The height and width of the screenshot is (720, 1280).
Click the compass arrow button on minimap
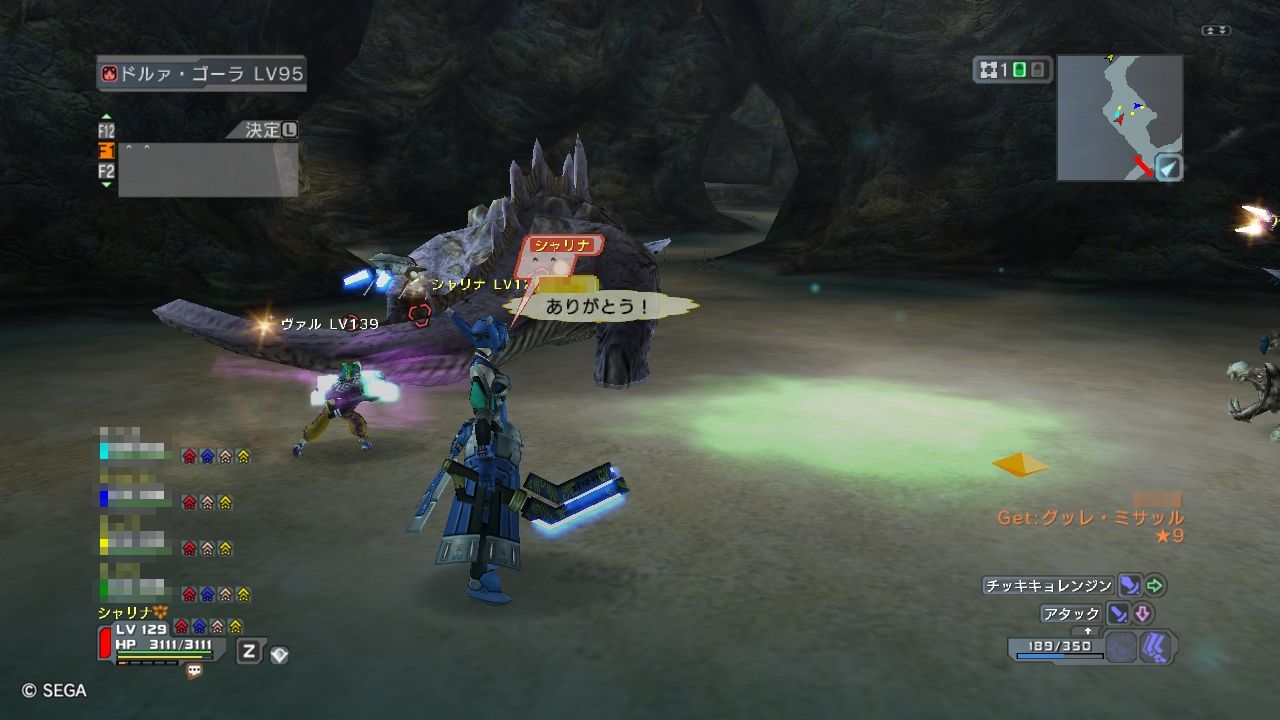pyautogui.click(x=1168, y=167)
